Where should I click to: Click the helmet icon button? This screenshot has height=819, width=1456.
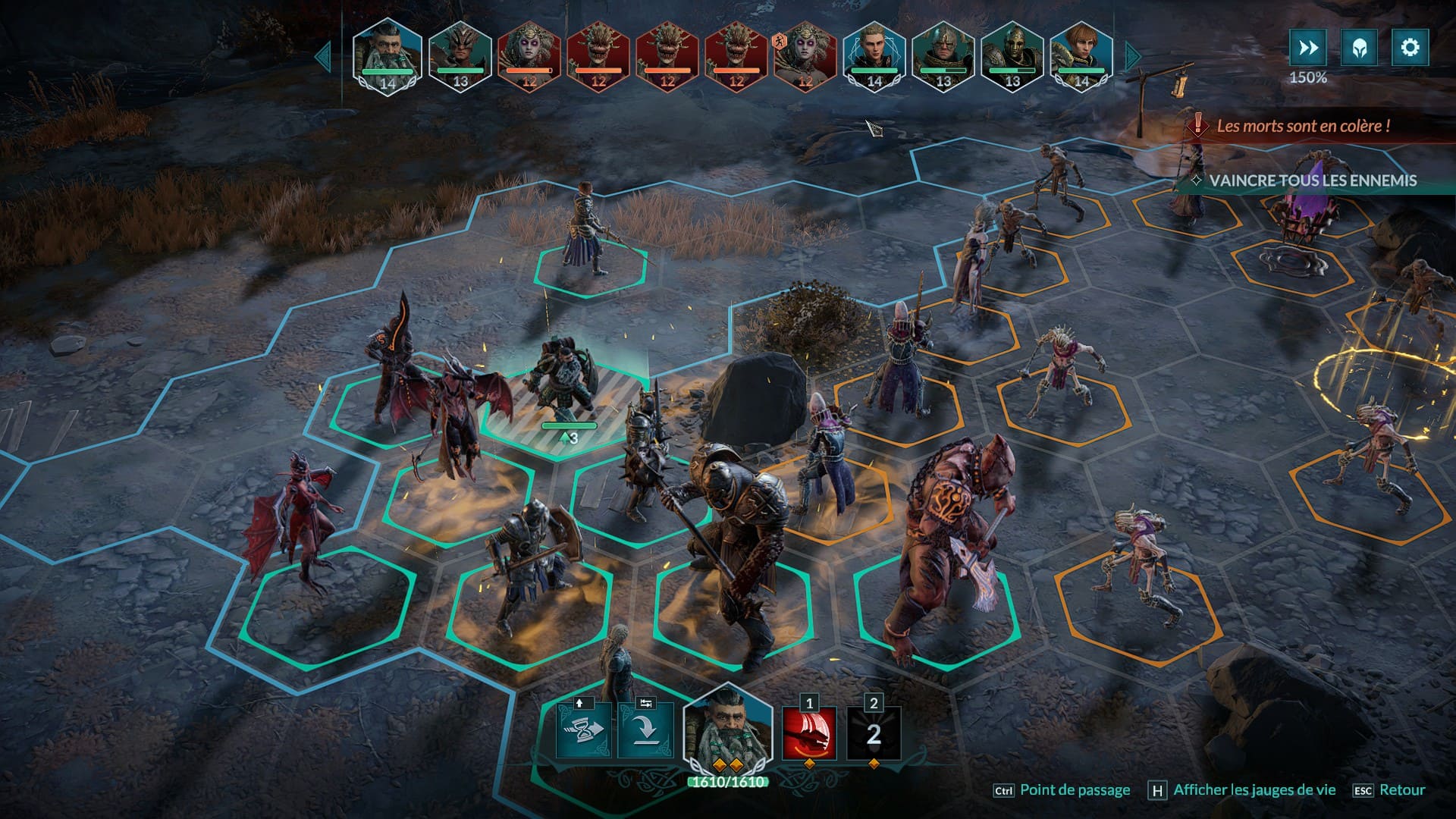pos(1359,48)
